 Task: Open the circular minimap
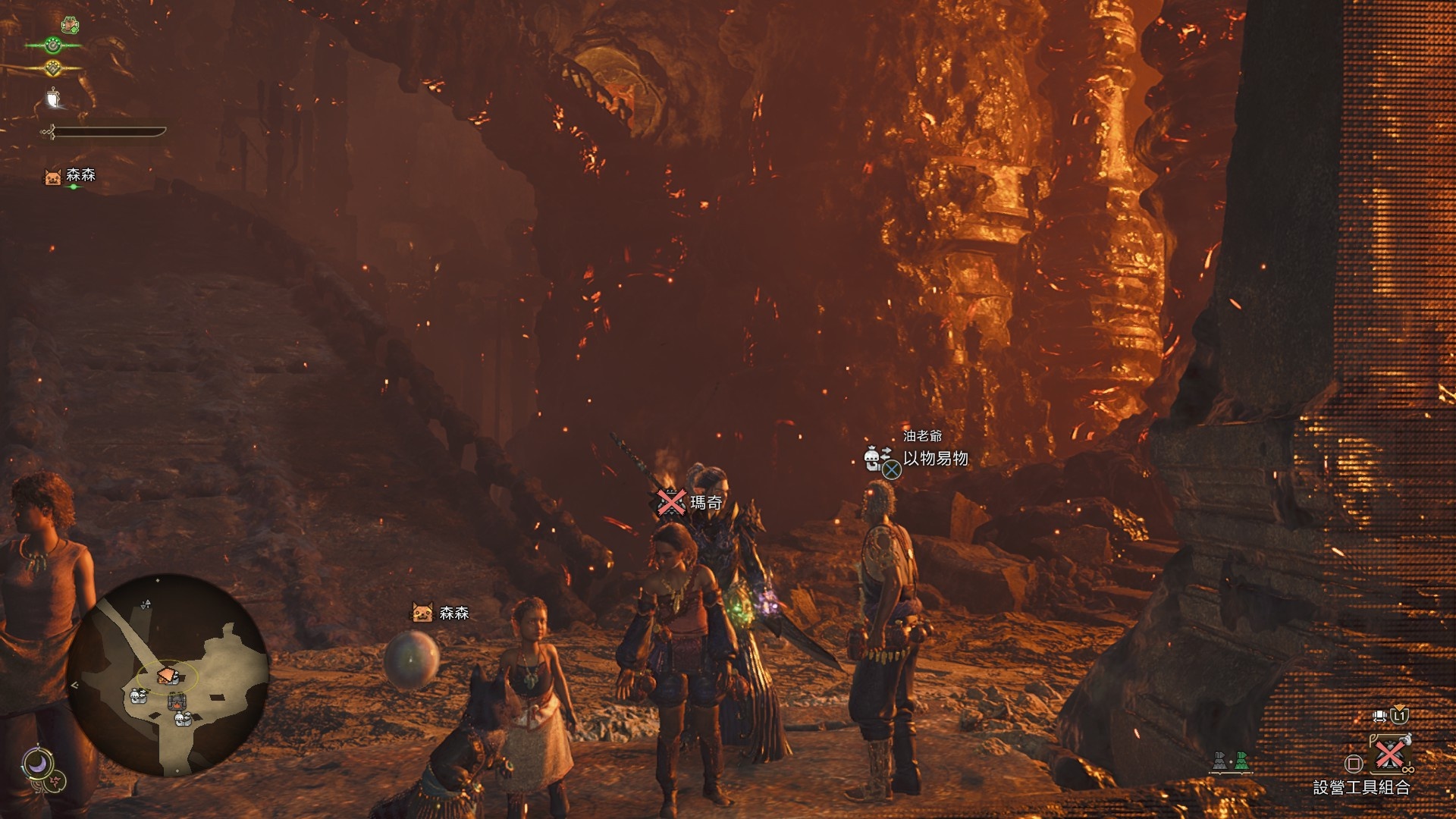click(x=168, y=676)
